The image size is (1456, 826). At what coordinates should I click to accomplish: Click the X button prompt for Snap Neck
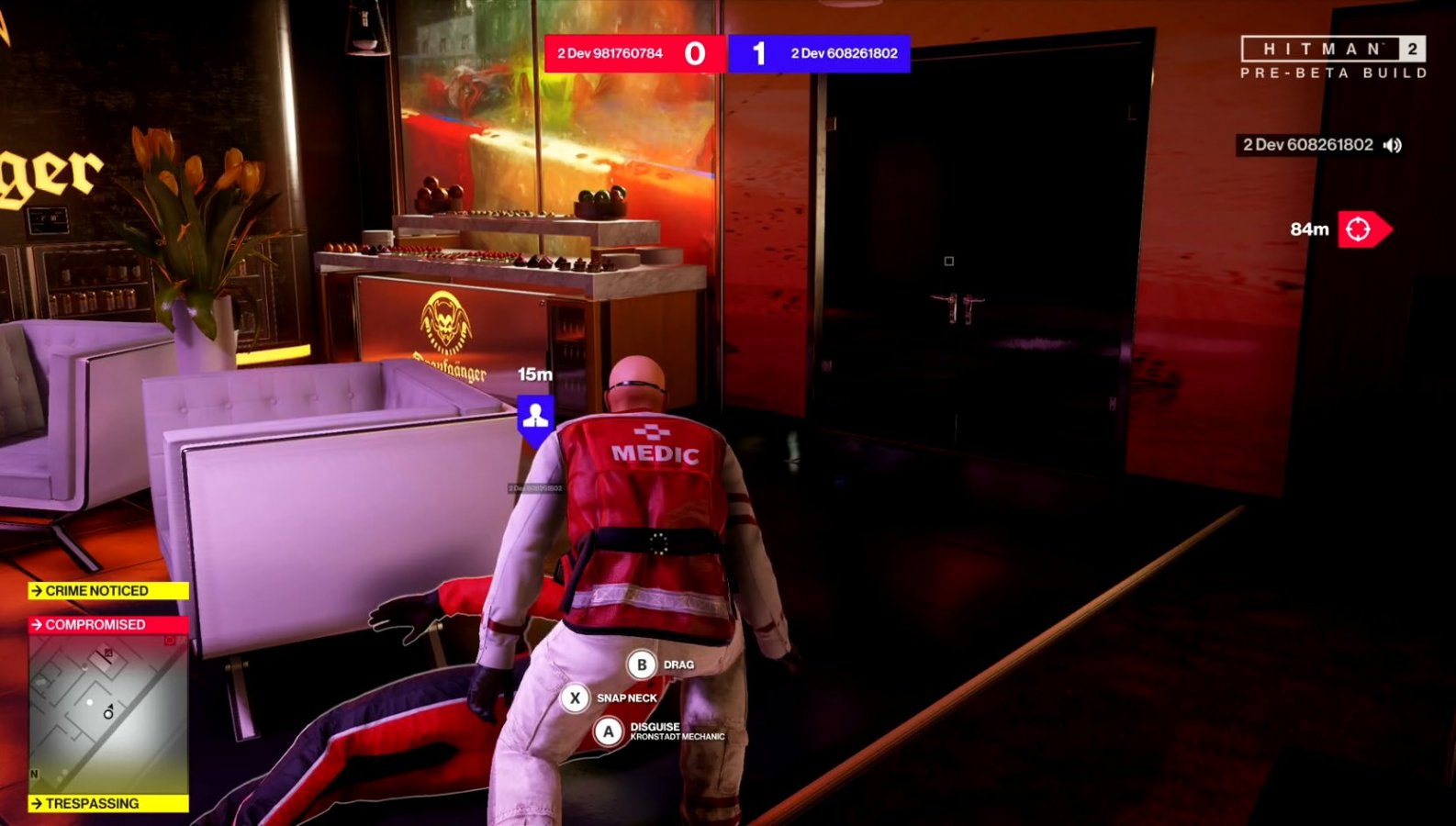[576, 698]
